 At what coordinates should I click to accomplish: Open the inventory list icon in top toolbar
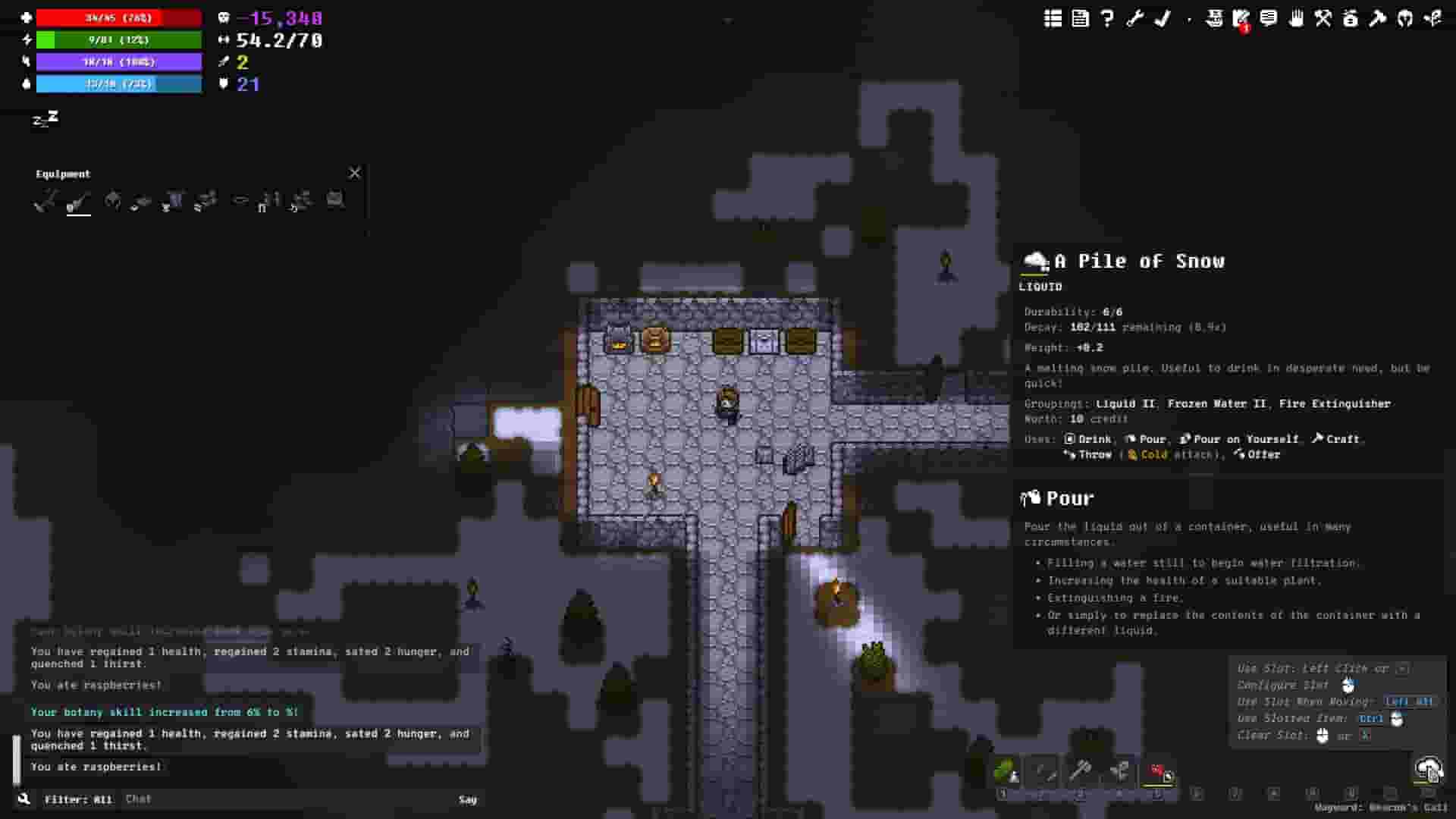coord(1053,20)
